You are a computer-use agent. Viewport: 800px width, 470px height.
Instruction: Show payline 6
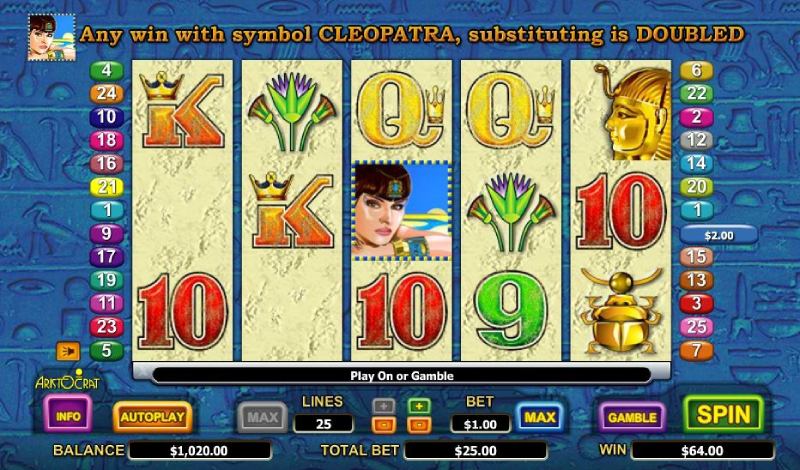pos(696,71)
